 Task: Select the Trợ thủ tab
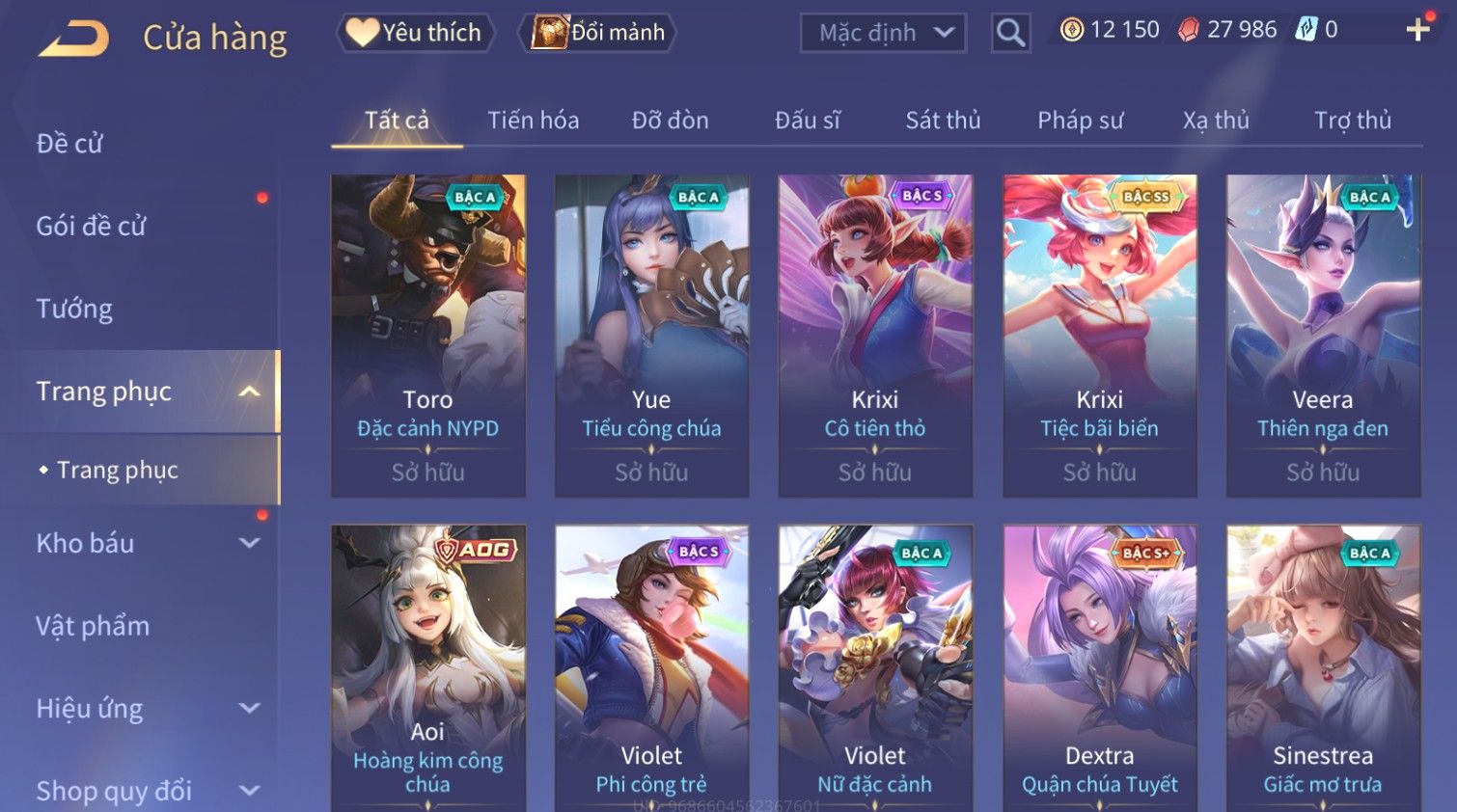coord(1352,121)
